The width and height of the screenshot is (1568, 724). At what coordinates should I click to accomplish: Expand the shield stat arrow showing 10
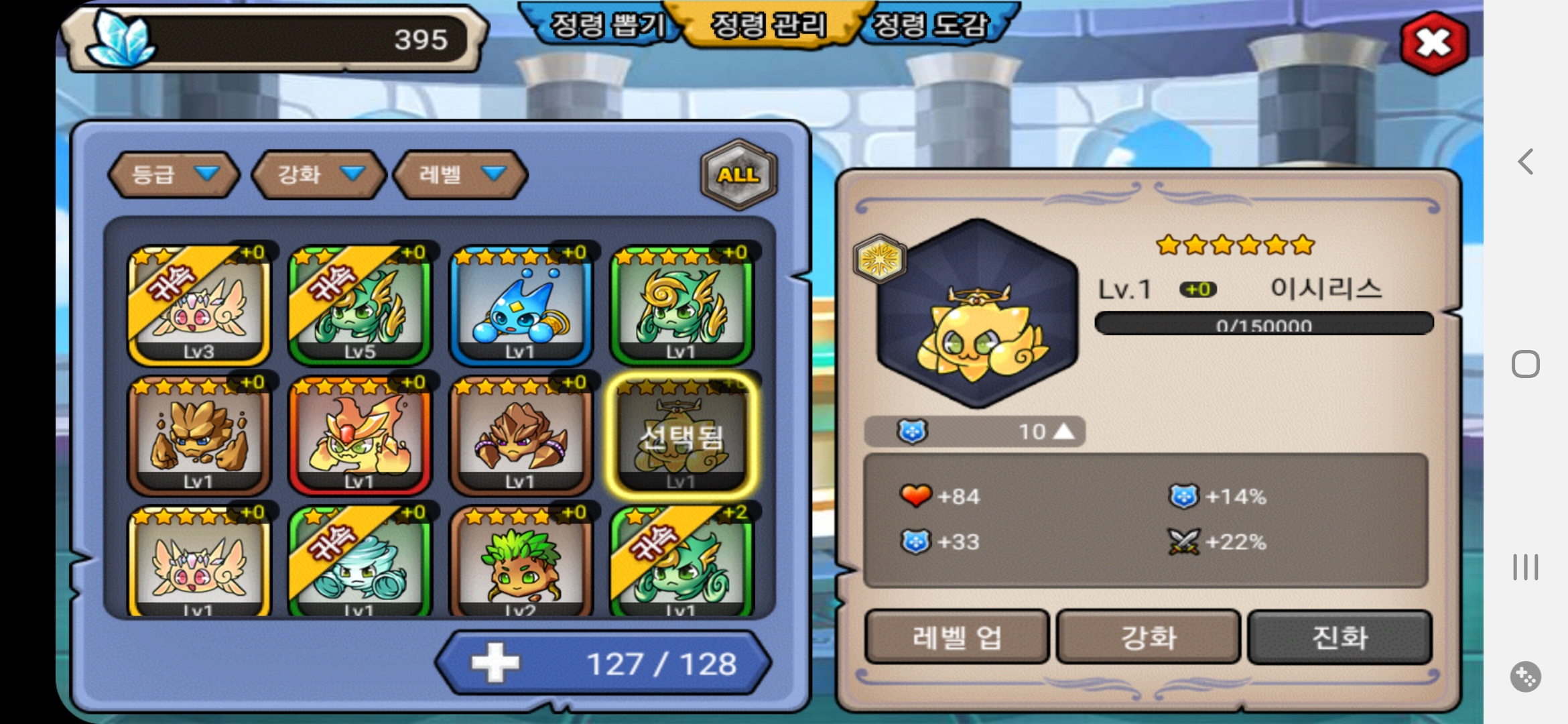[1063, 432]
